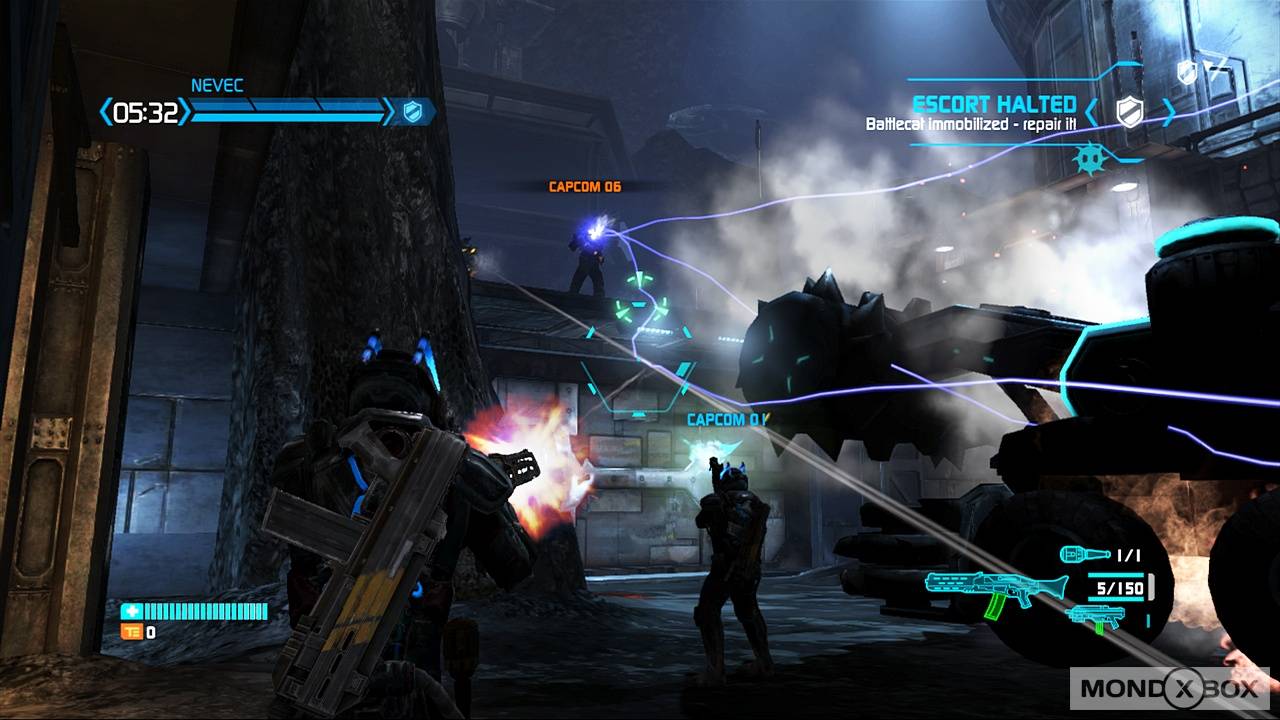The width and height of the screenshot is (1280, 720).
Task: Switch to the small secondary gun icon
Action: coord(1096,615)
